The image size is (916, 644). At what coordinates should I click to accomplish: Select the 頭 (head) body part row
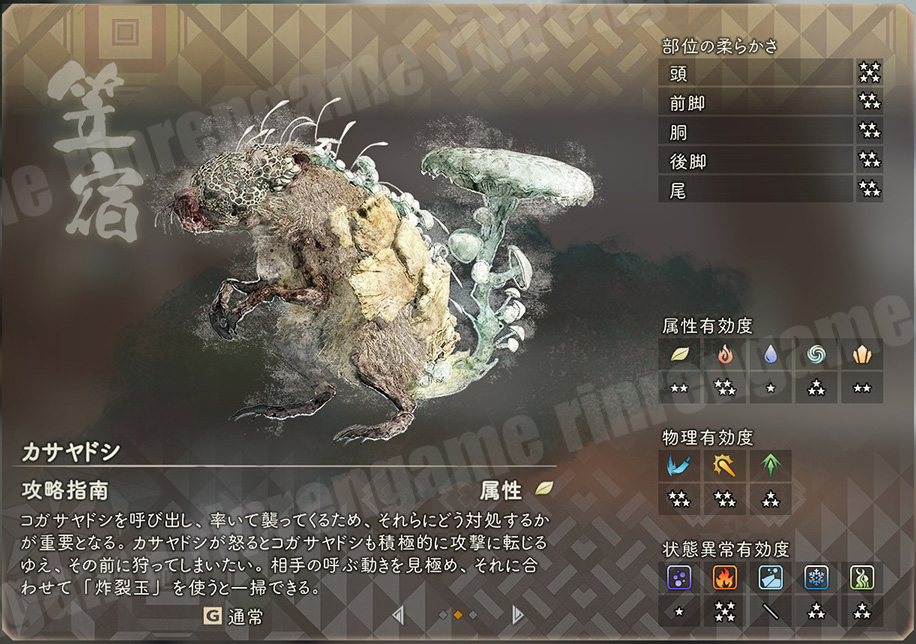[x=756, y=72]
